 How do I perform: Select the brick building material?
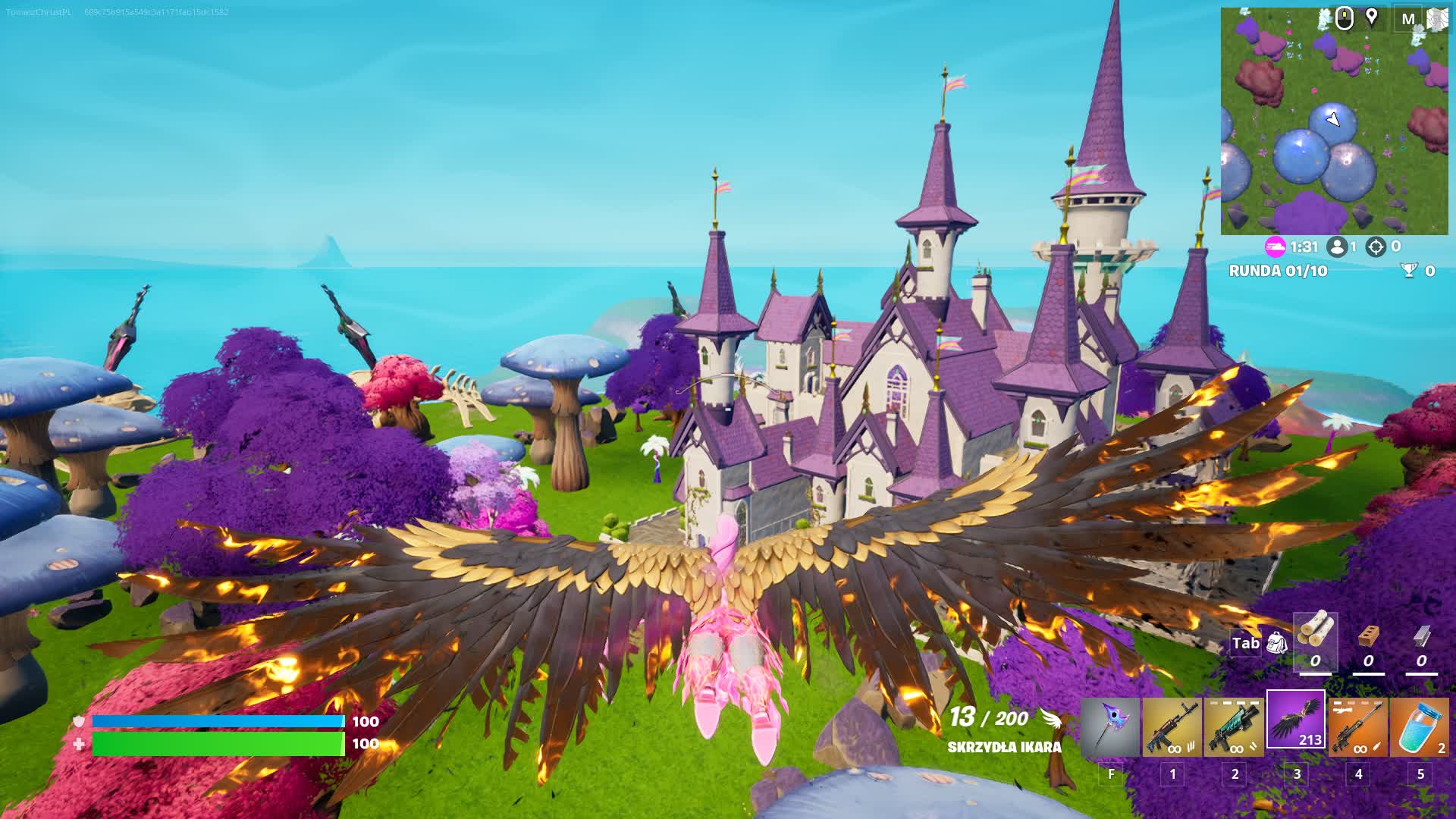pyautogui.click(x=1368, y=635)
